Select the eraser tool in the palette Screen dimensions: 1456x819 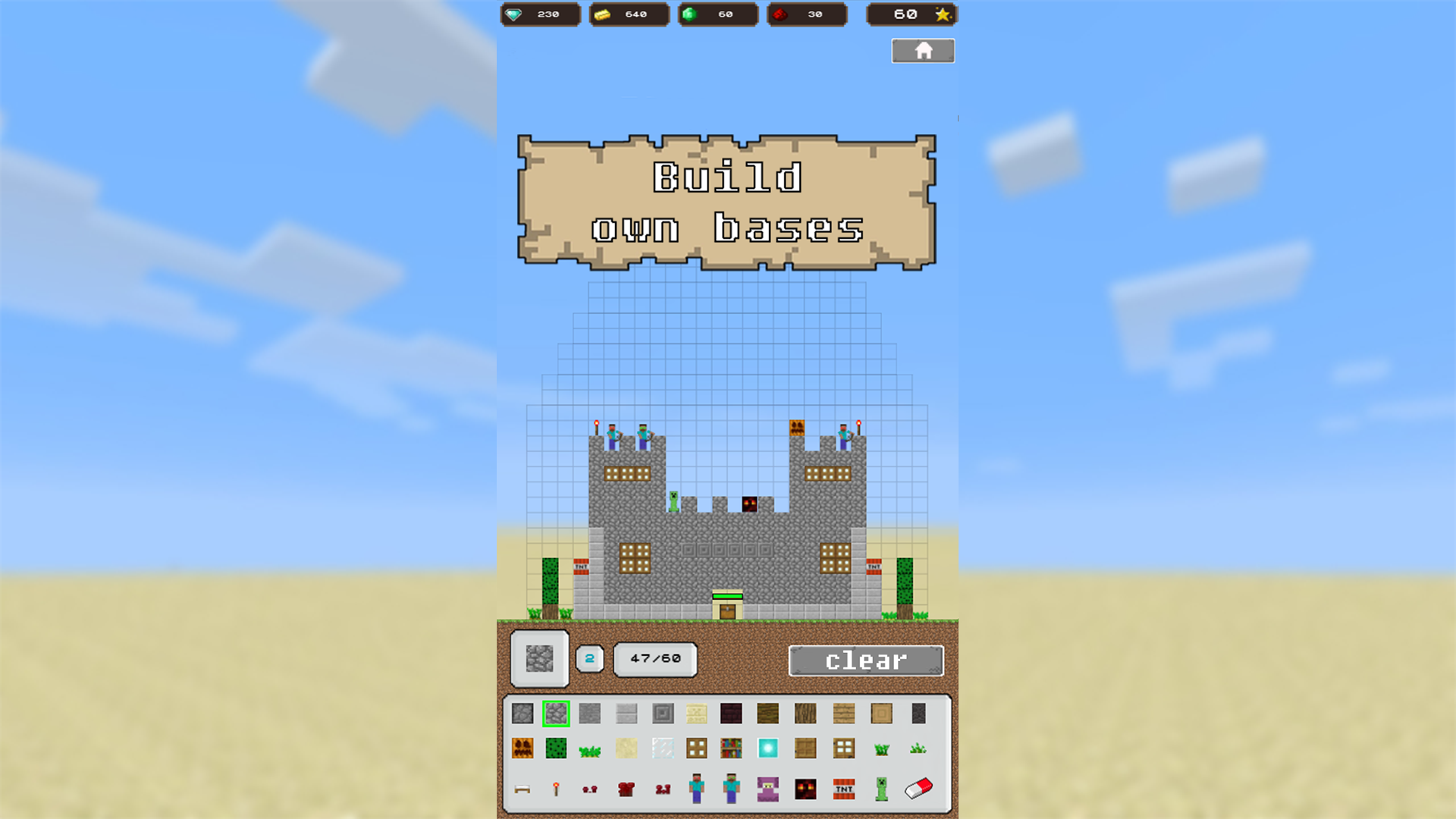tap(917, 789)
